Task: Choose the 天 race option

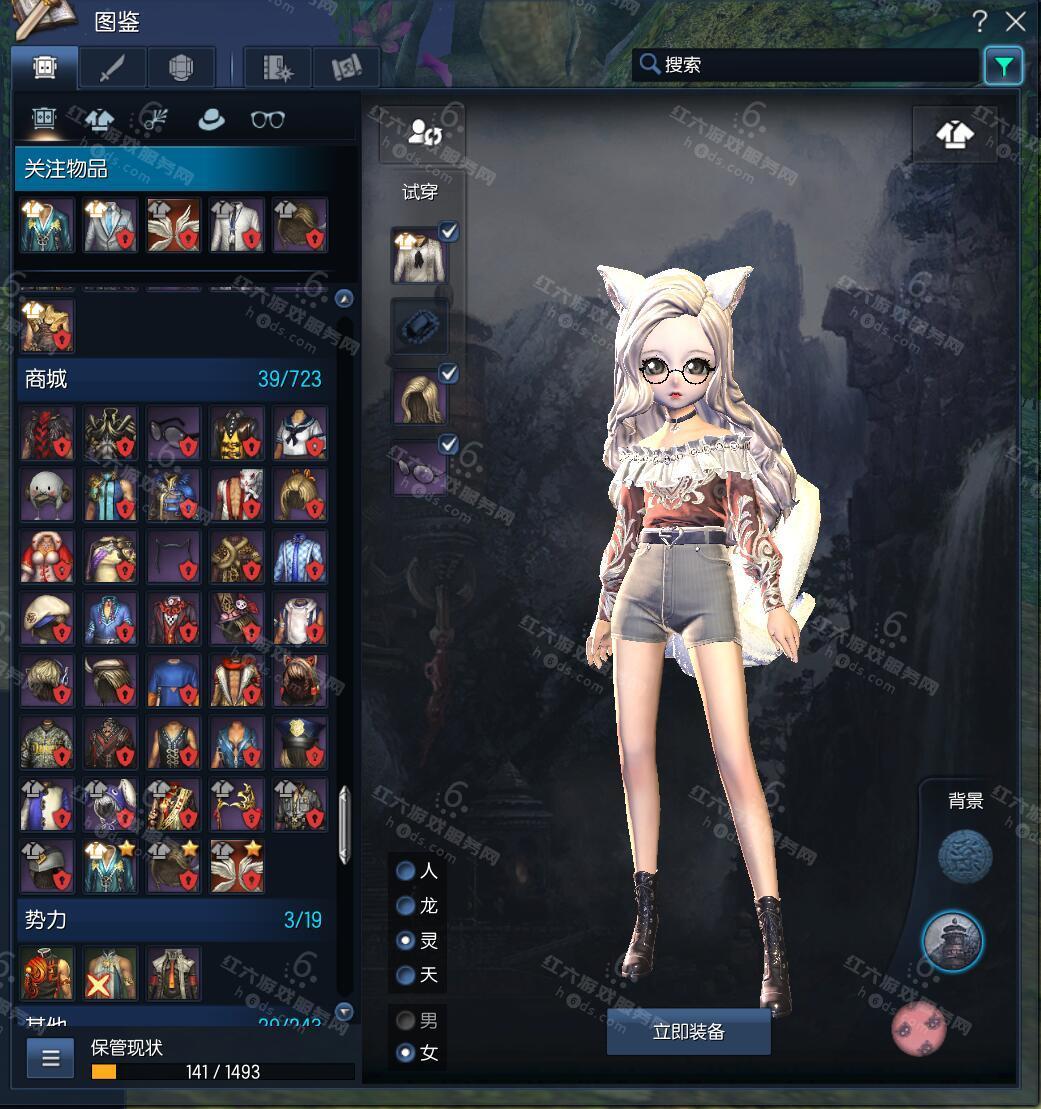Action: click(406, 975)
